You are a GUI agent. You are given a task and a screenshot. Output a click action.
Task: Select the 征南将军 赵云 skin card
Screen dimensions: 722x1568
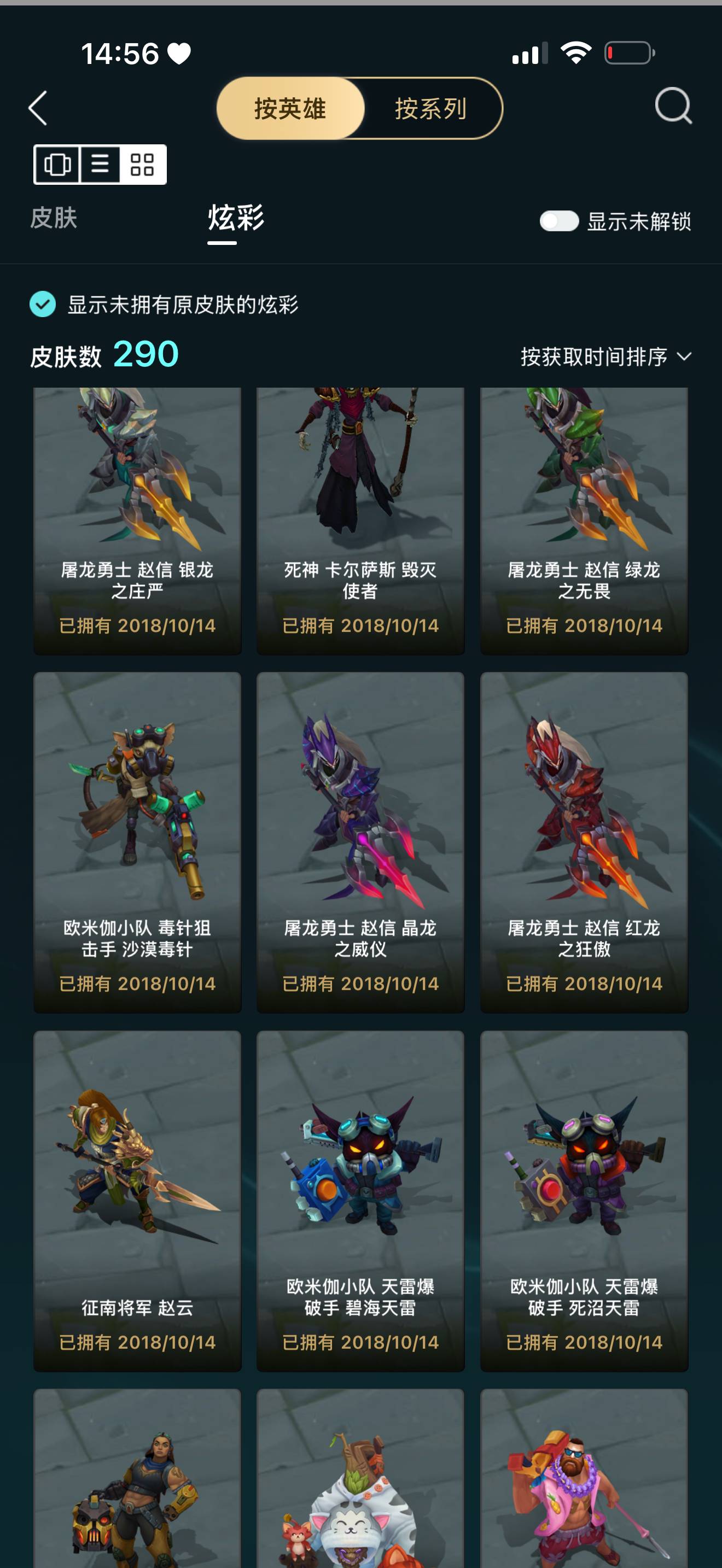click(136, 1193)
